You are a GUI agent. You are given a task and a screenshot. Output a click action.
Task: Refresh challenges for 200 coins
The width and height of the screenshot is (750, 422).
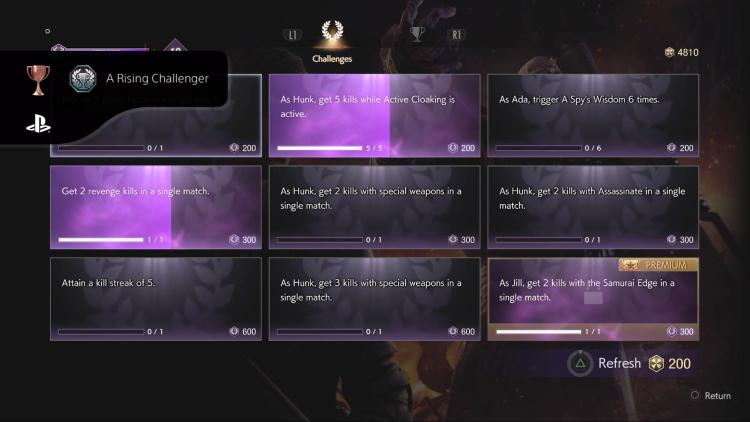(x=630, y=363)
